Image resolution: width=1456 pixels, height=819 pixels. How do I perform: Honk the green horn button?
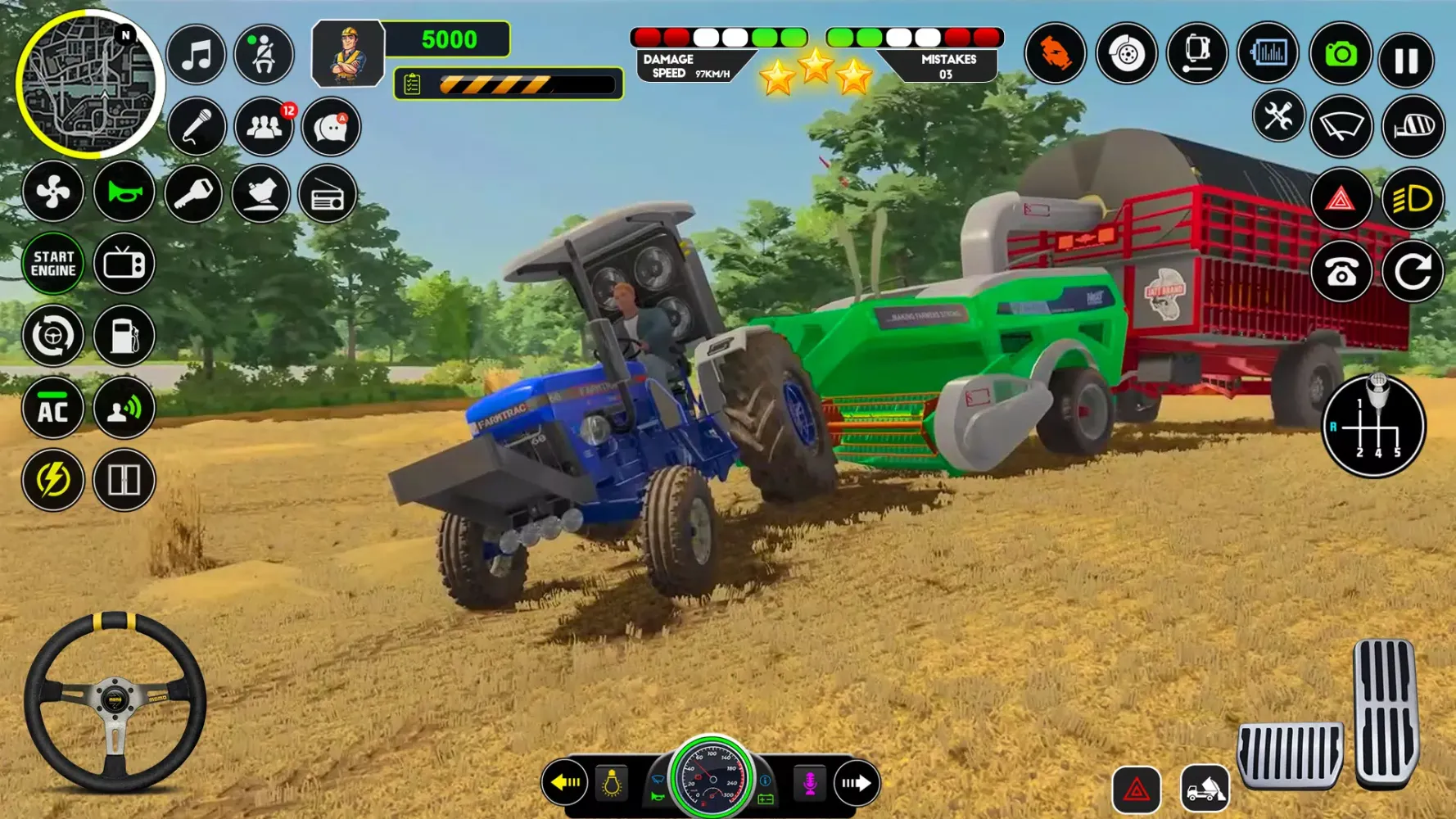pyautogui.click(x=124, y=193)
